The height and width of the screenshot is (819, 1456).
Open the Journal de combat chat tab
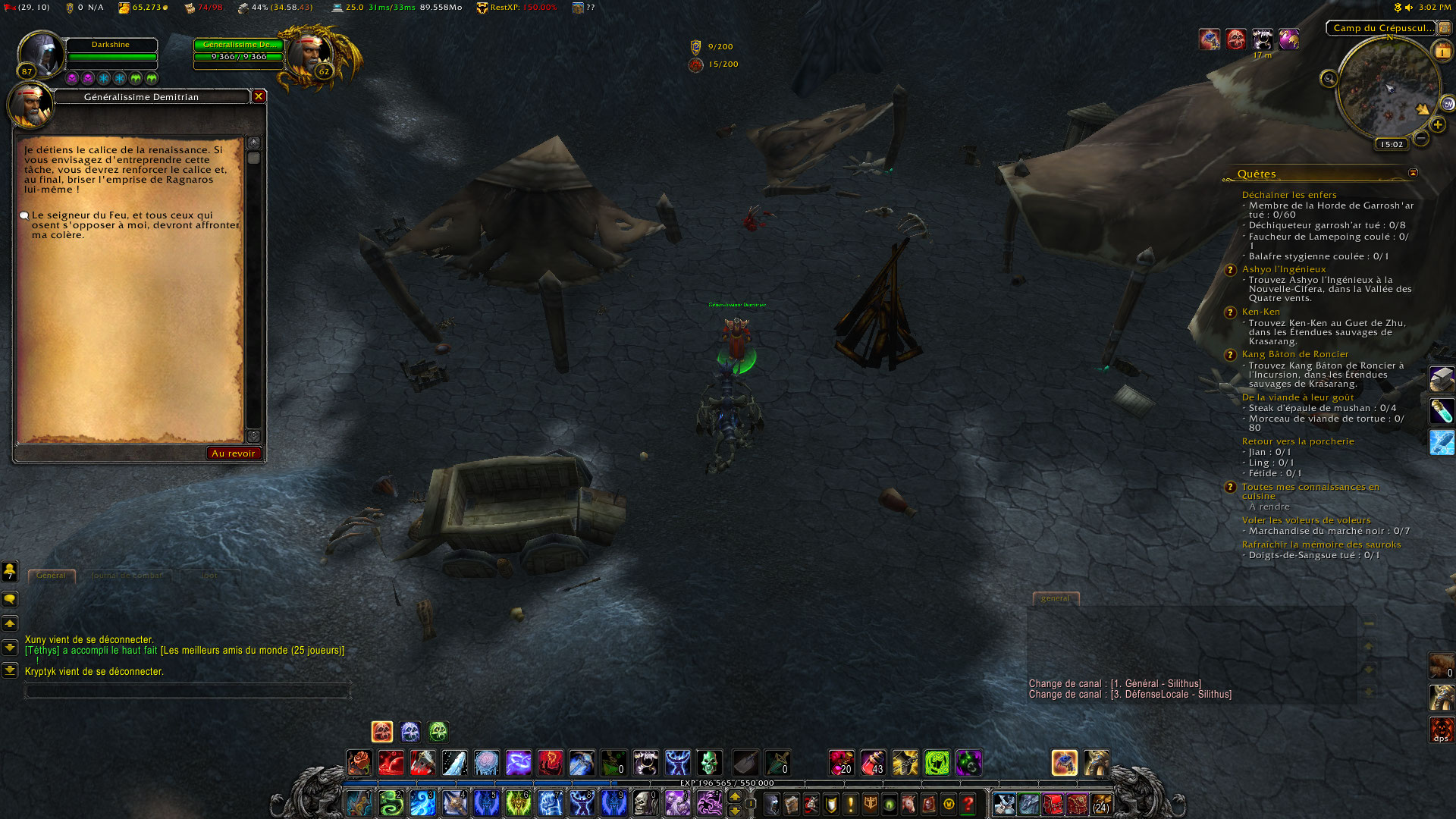click(x=127, y=576)
